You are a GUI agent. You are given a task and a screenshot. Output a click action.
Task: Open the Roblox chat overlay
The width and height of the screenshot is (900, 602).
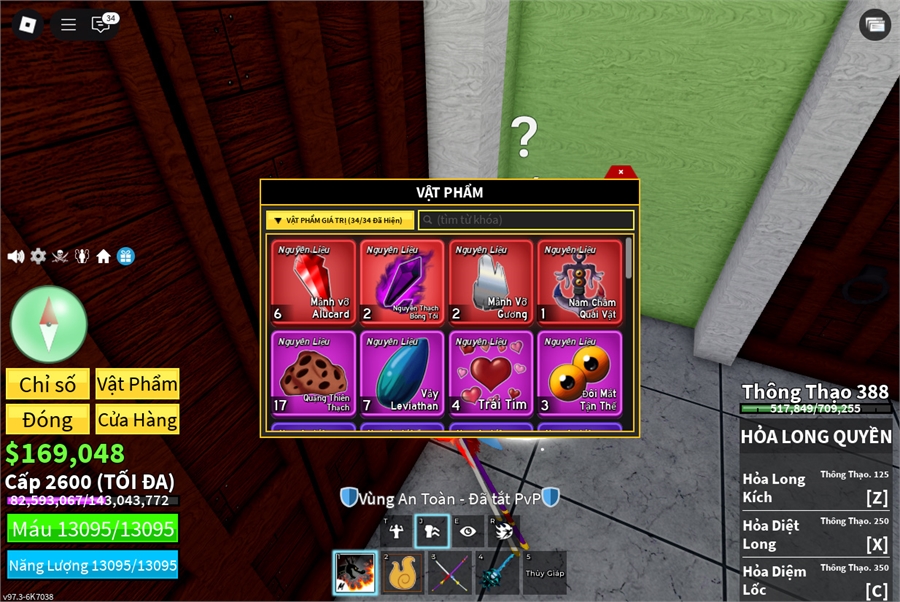[x=101, y=25]
